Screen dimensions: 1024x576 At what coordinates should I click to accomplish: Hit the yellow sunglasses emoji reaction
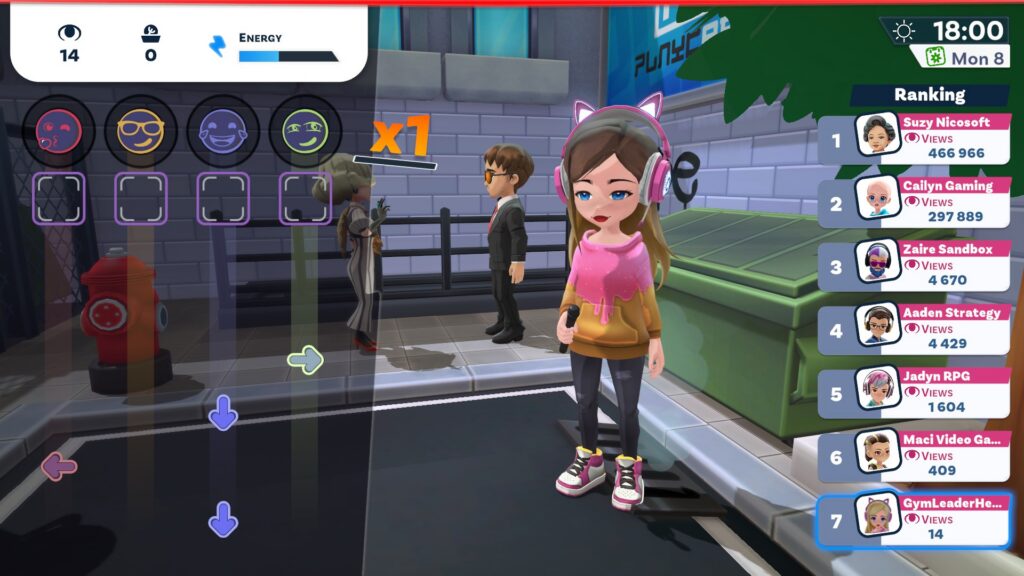(x=141, y=131)
